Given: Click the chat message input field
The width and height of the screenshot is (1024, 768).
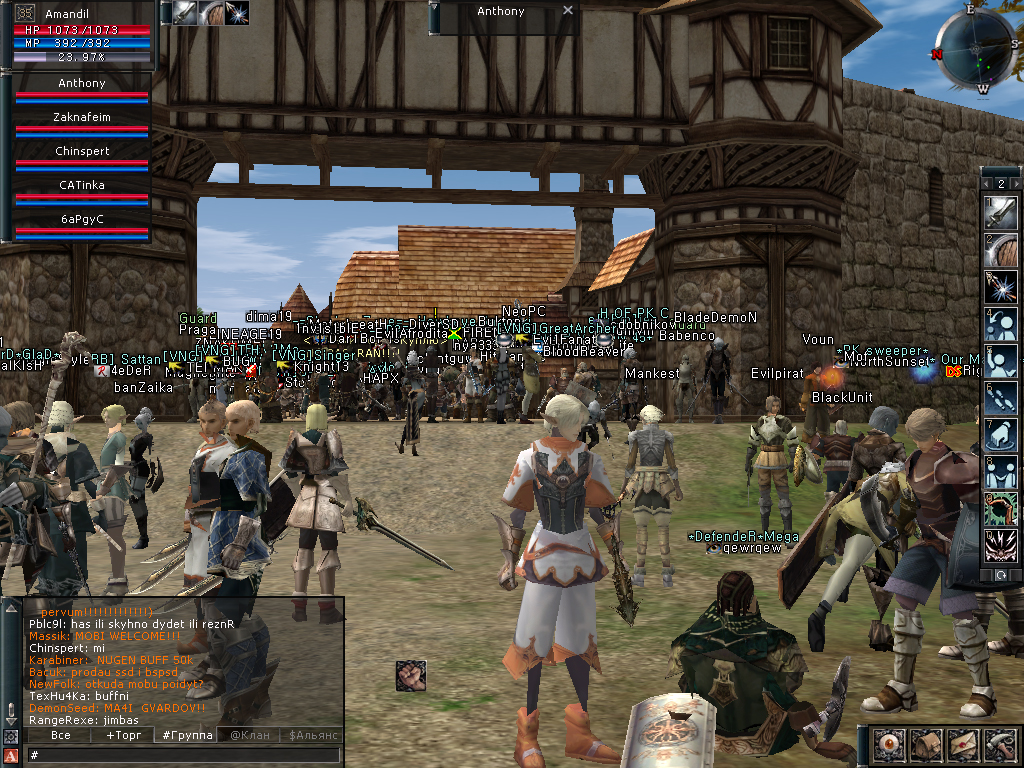Looking at the screenshot, I should point(180,755).
